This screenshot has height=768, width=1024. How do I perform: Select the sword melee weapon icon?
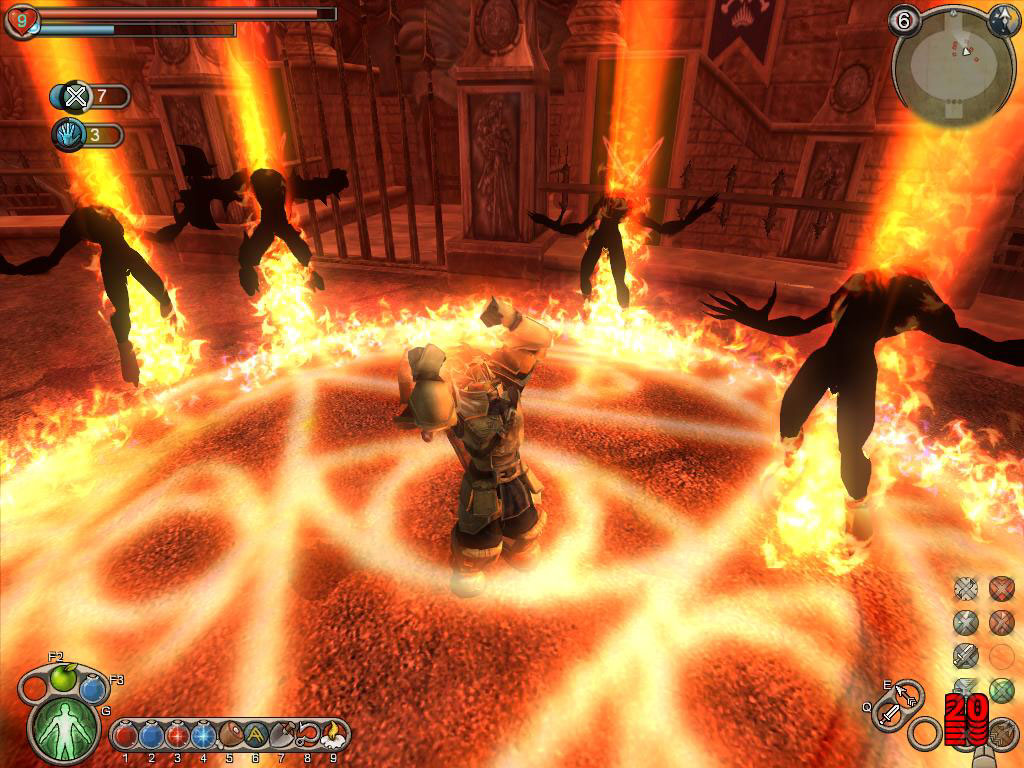point(889,714)
